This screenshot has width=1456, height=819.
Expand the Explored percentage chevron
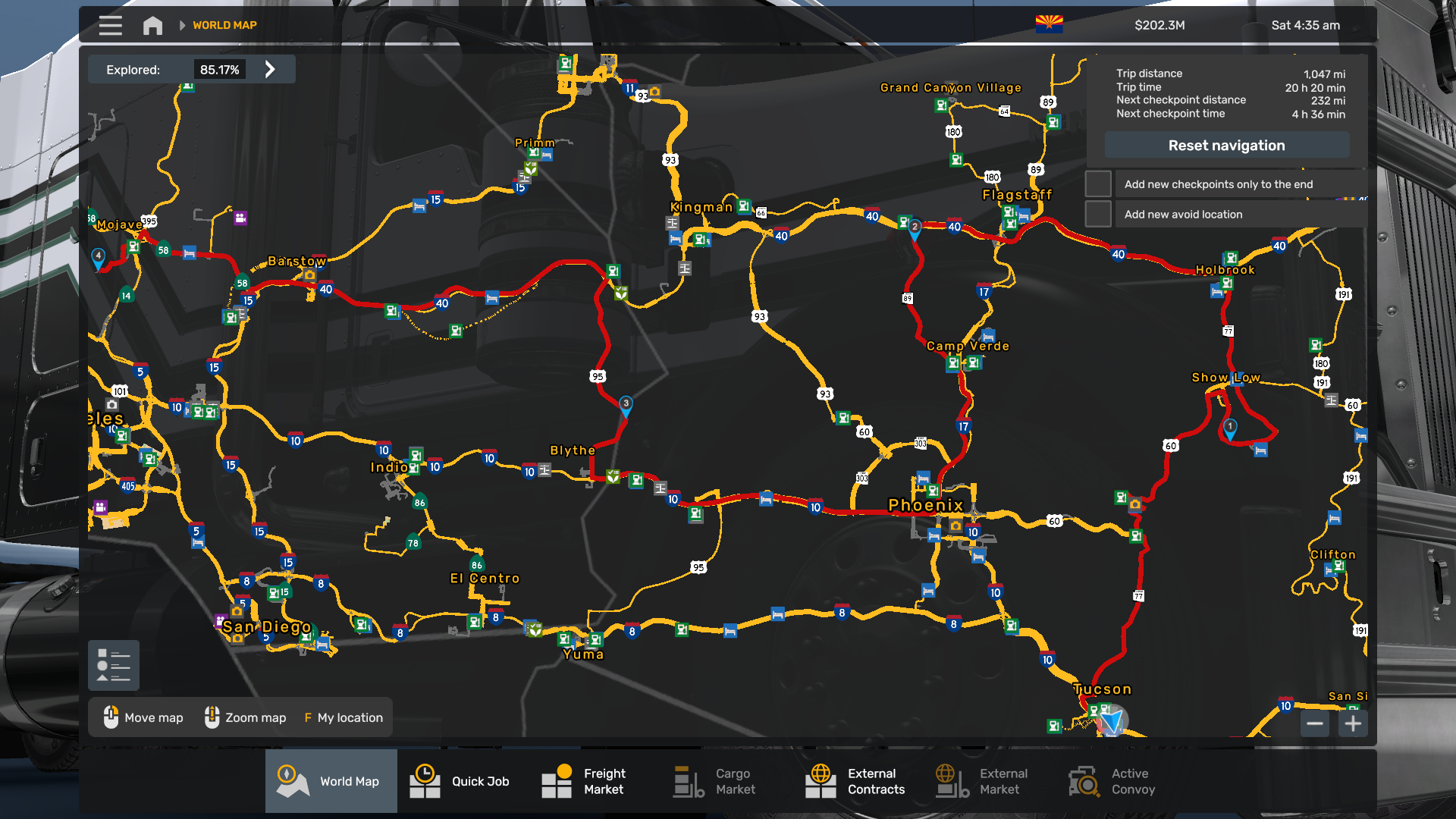(271, 69)
